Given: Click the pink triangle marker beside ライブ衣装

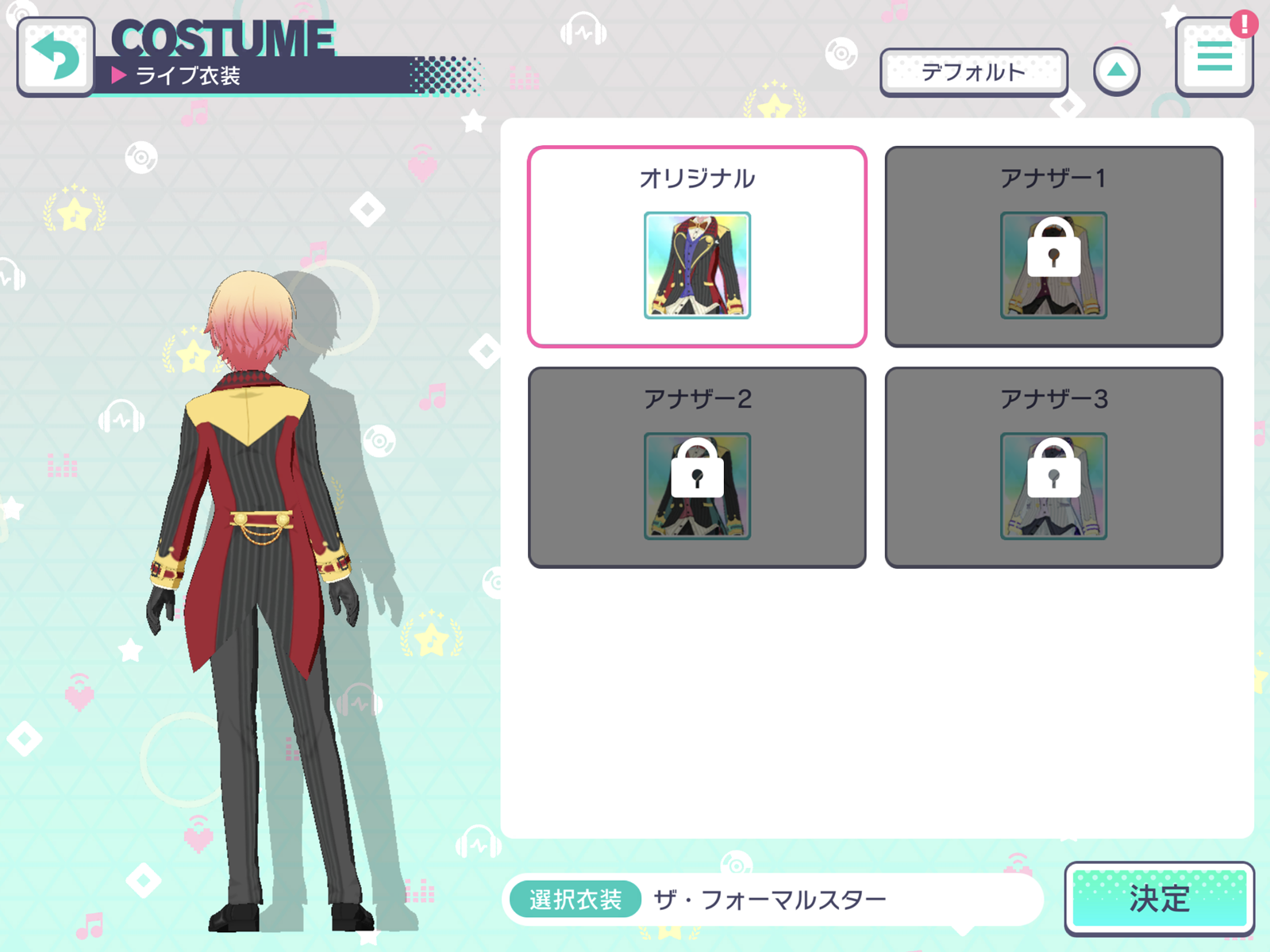Looking at the screenshot, I should (x=119, y=75).
